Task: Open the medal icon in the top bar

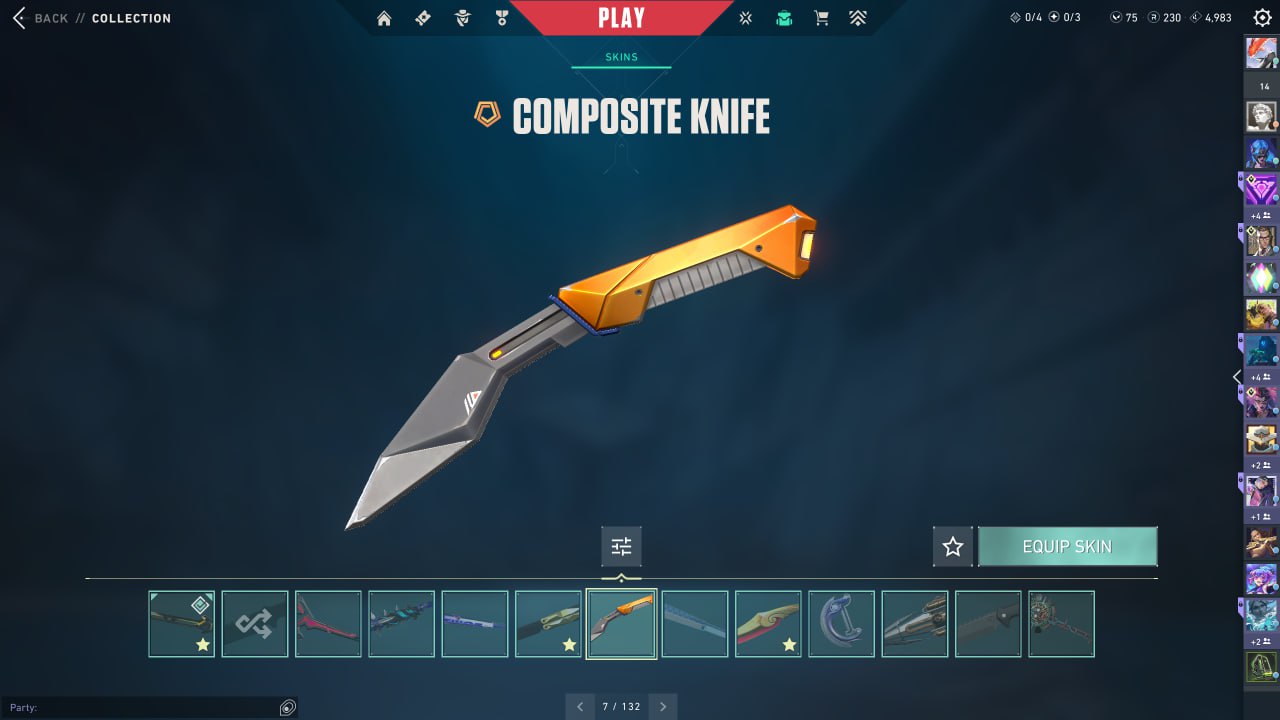Action: 501,18
